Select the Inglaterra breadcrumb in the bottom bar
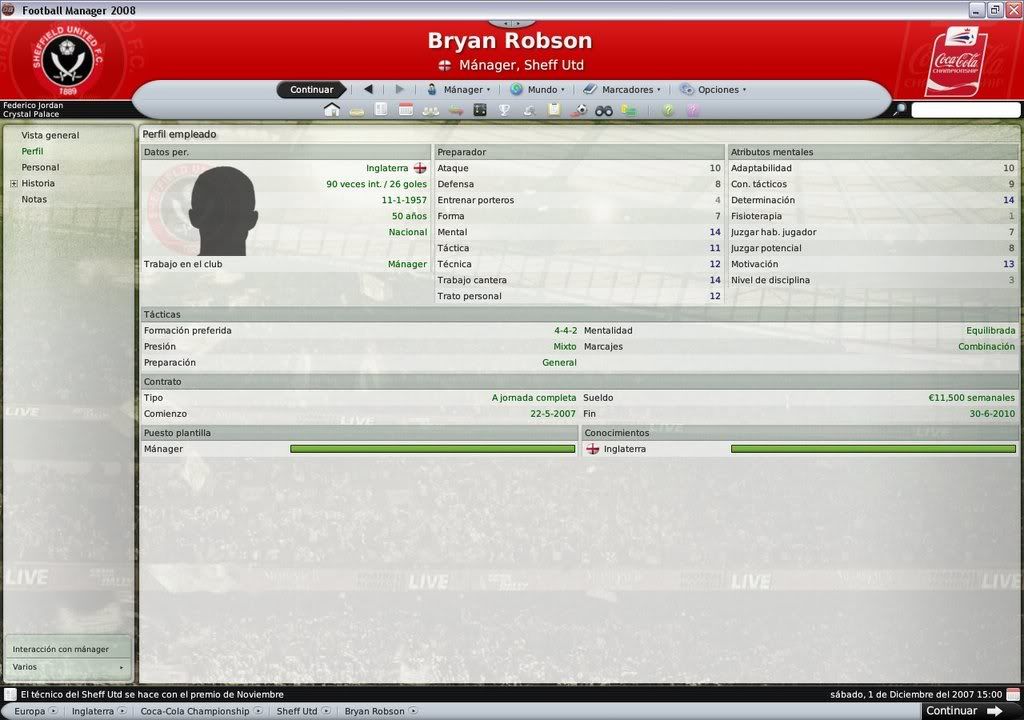 pyautogui.click(x=93, y=712)
